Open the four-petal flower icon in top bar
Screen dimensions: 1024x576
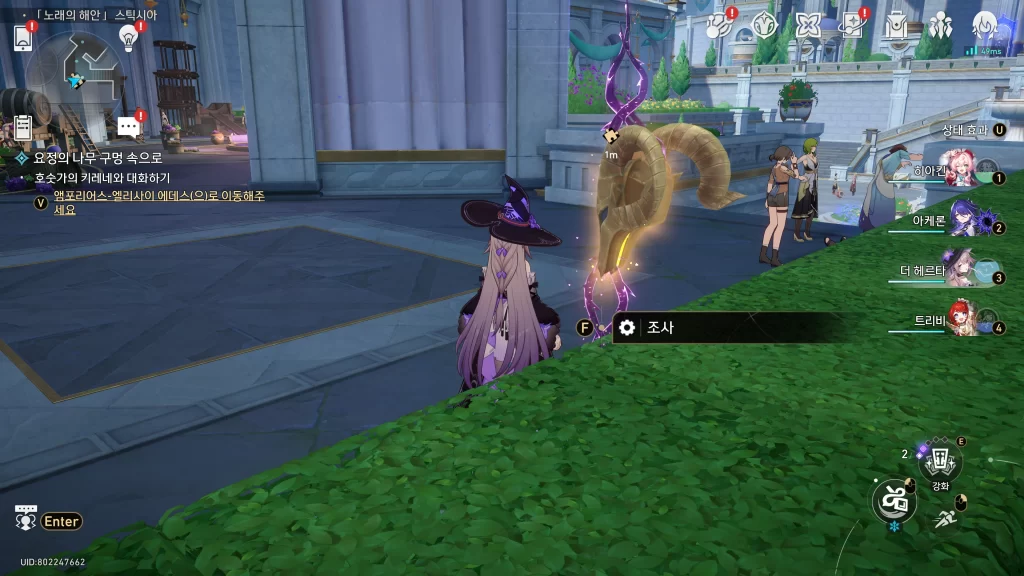click(x=808, y=27)
